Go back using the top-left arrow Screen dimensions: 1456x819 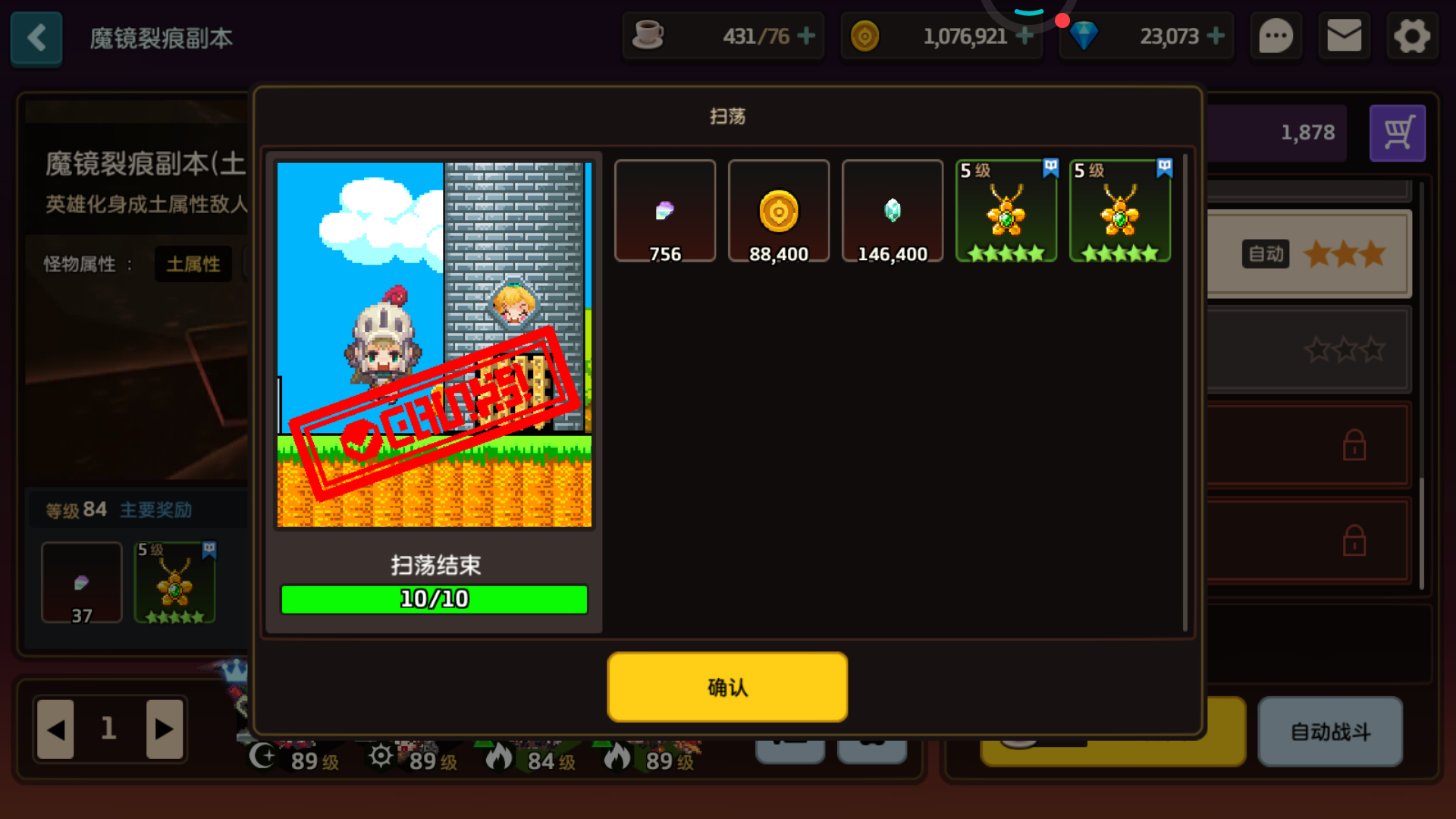[x=36, y=38]
